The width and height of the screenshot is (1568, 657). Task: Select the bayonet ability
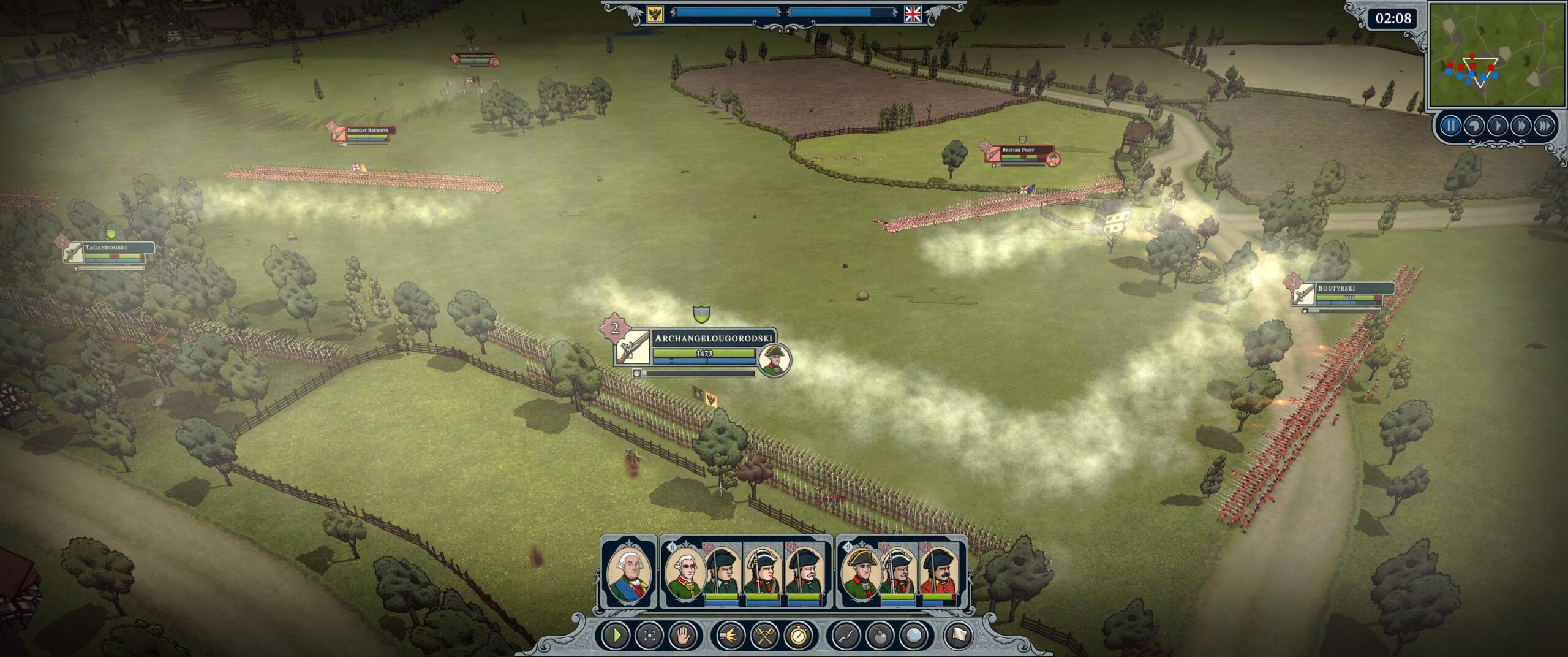[x=847, y=636]
